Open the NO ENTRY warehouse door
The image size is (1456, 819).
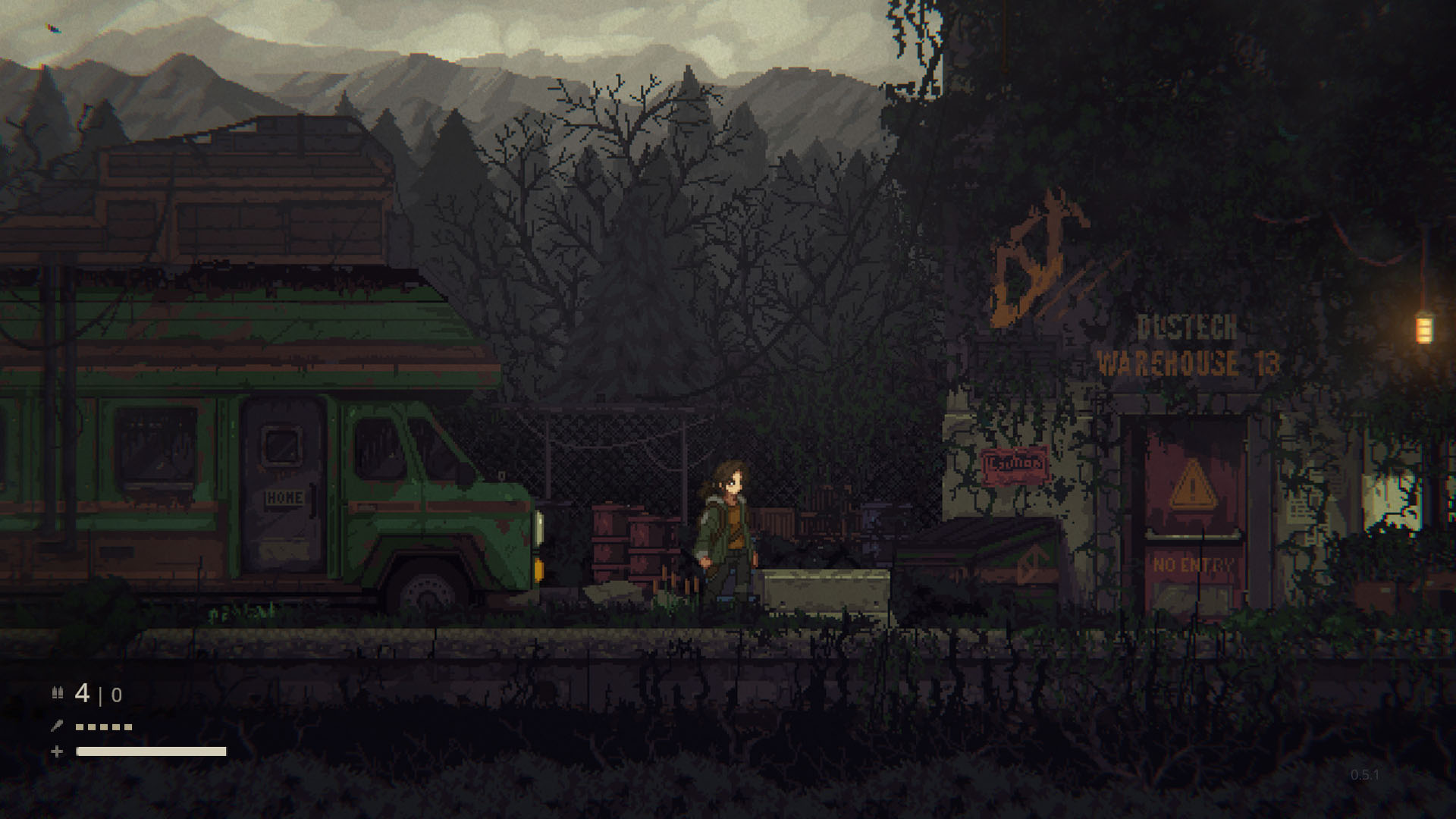(x=1194, y=523)
